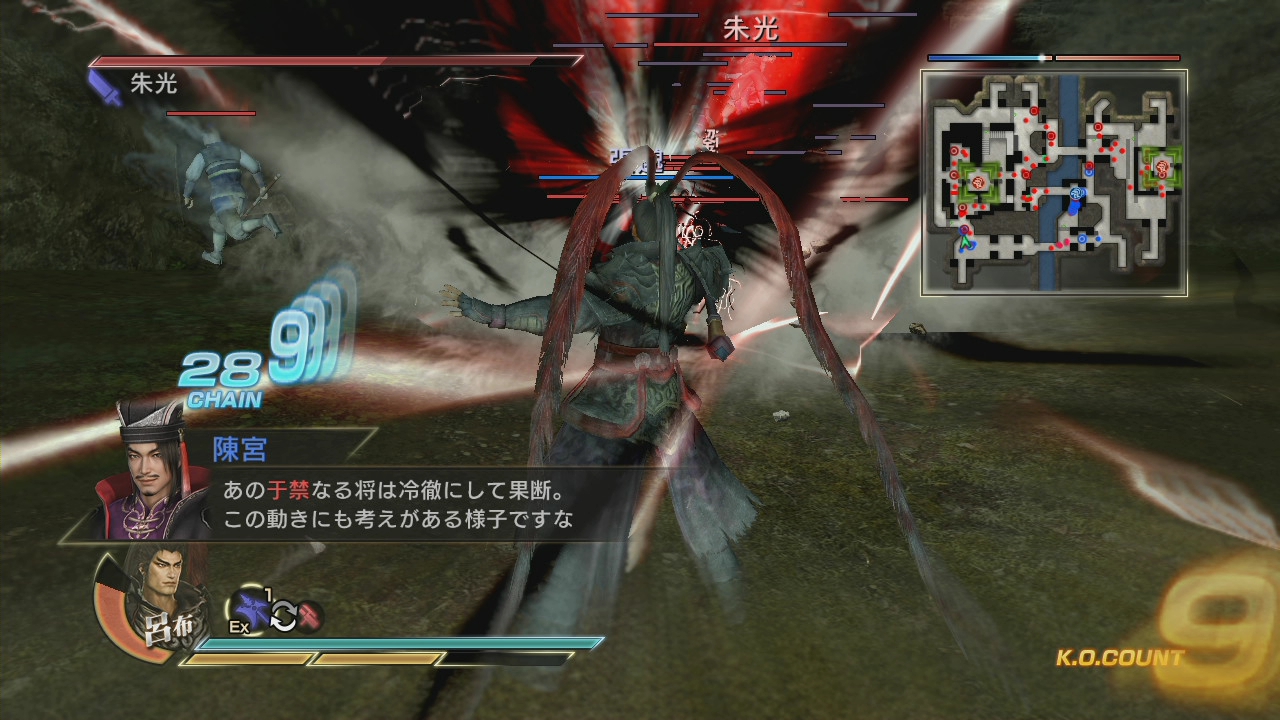Click the weapon switch arrows icon
The width and height of the screenshot is (1280, 720).
click(x=284, y=615)
